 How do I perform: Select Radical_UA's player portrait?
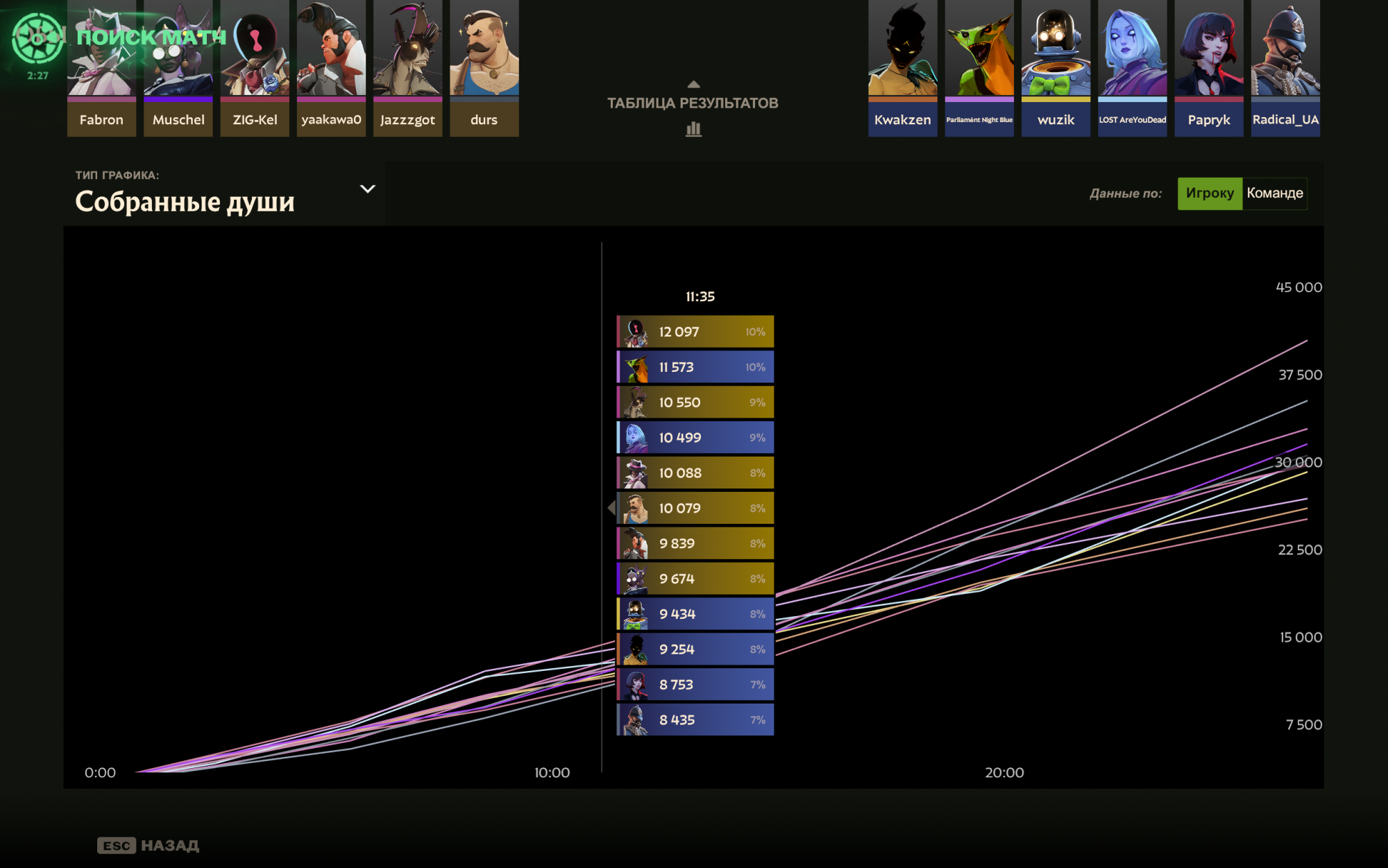(x=1285, y=68)
